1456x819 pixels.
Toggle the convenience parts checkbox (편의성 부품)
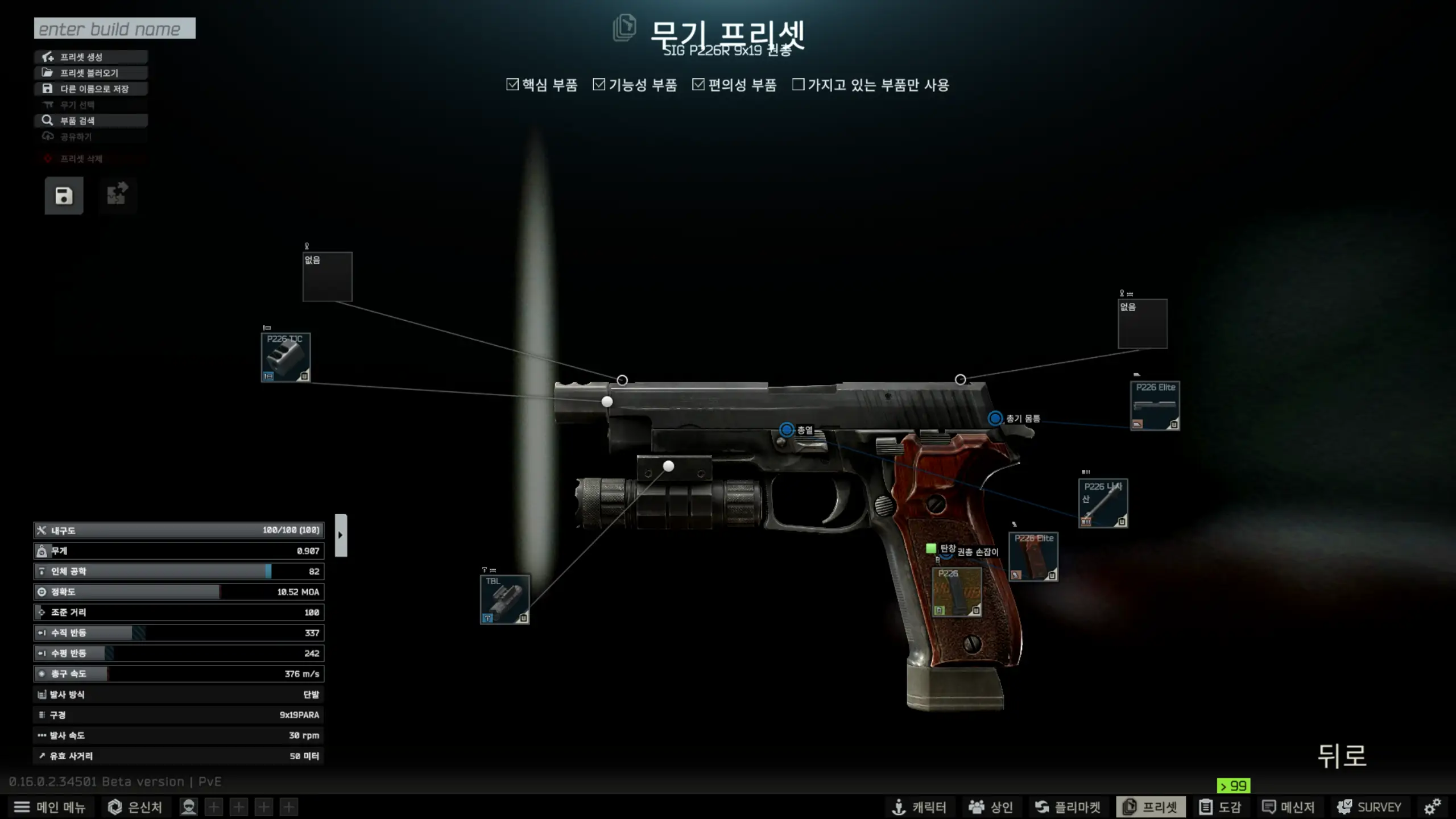pos(698,85)
